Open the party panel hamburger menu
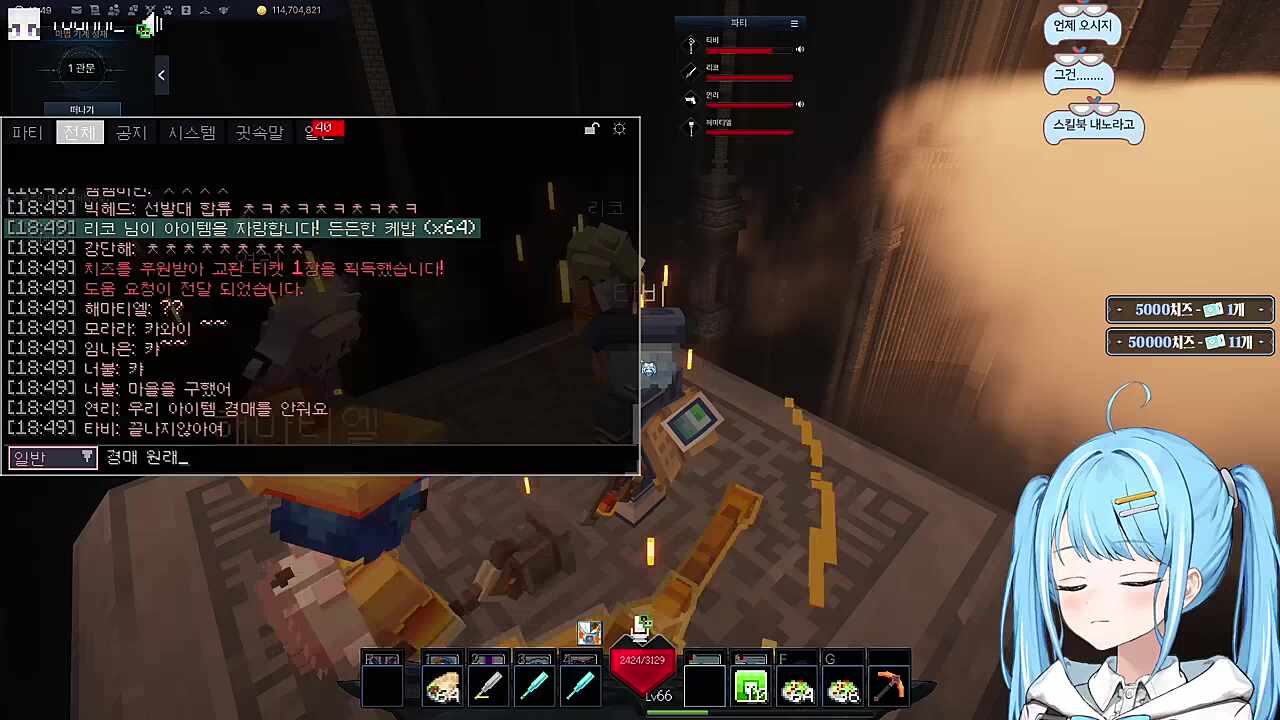Viewport: 1280px width, 720px height. tap(793, 22)
